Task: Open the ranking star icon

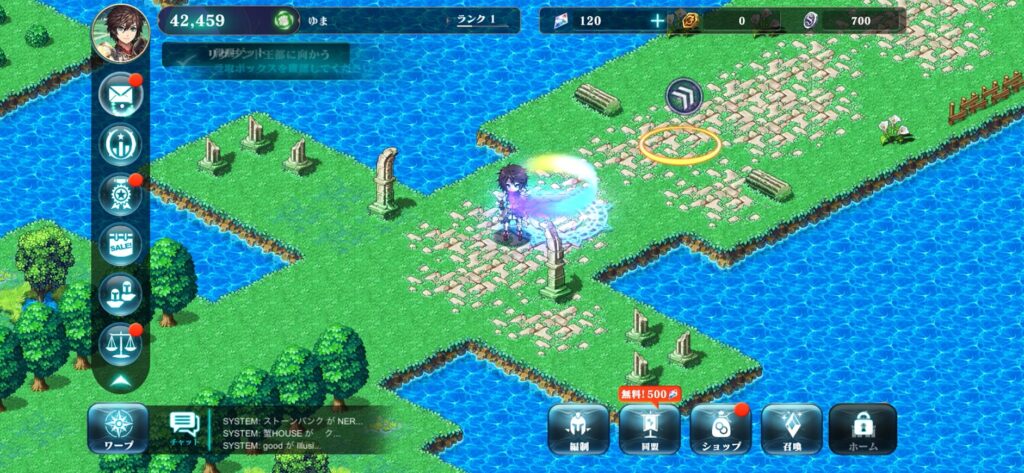Action: coord(120,145)
